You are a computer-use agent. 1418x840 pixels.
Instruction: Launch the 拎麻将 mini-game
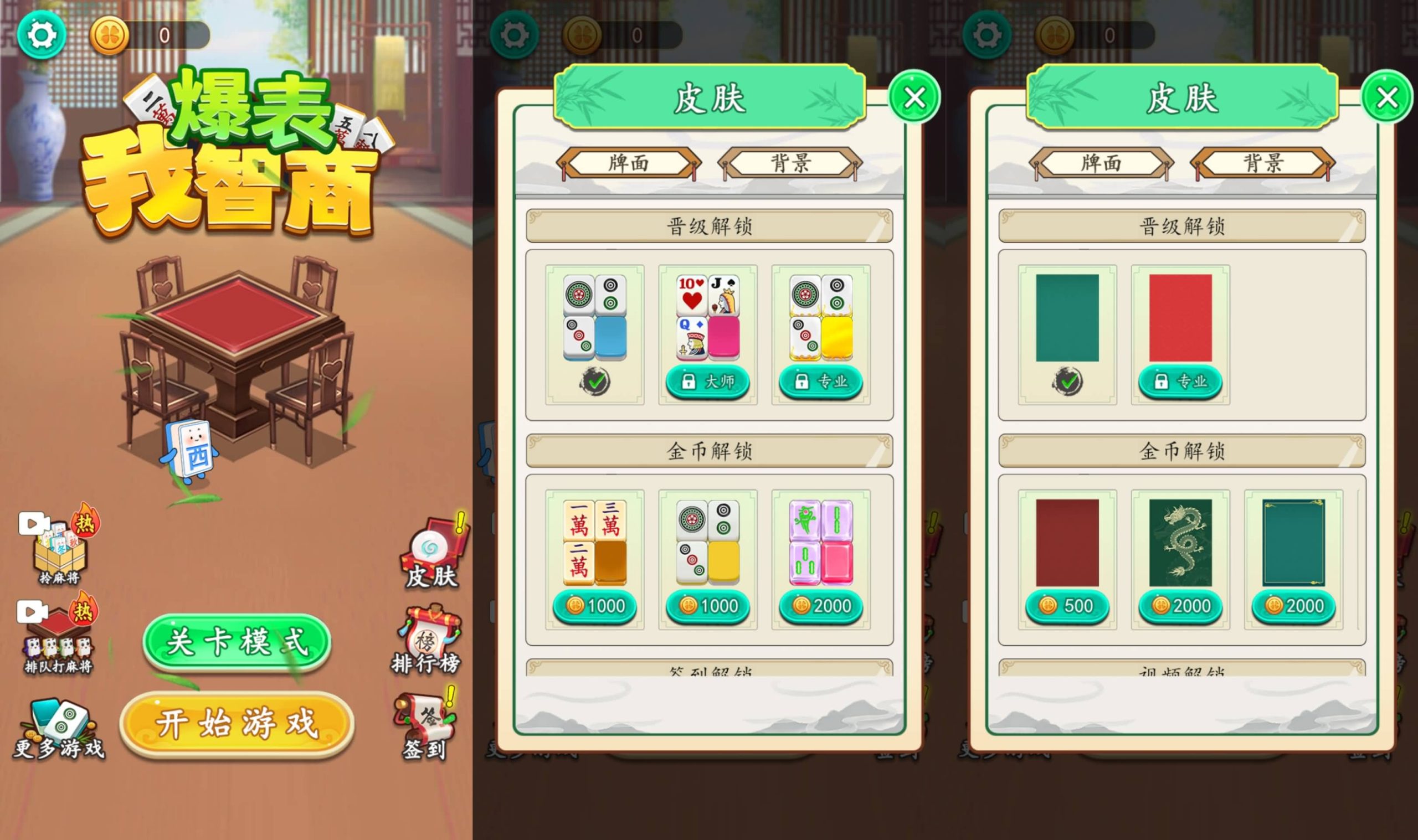tap(59, 547)
